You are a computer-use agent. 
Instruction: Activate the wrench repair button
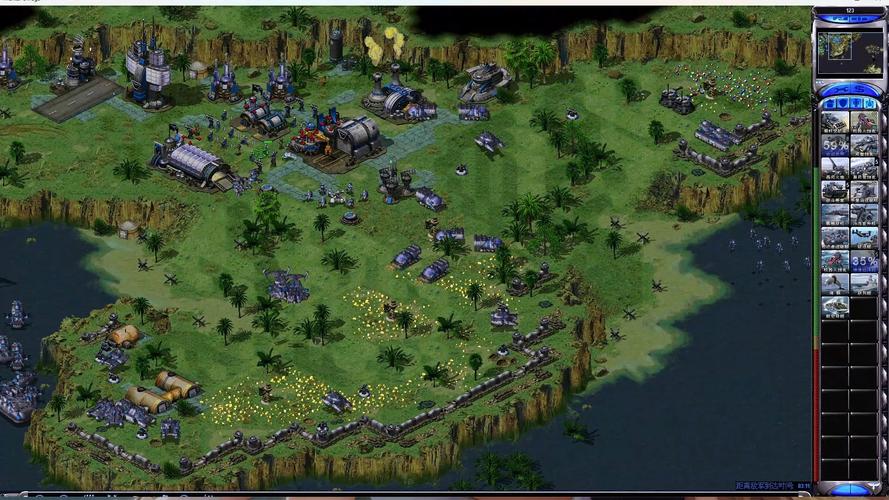(x=841, y=88)
